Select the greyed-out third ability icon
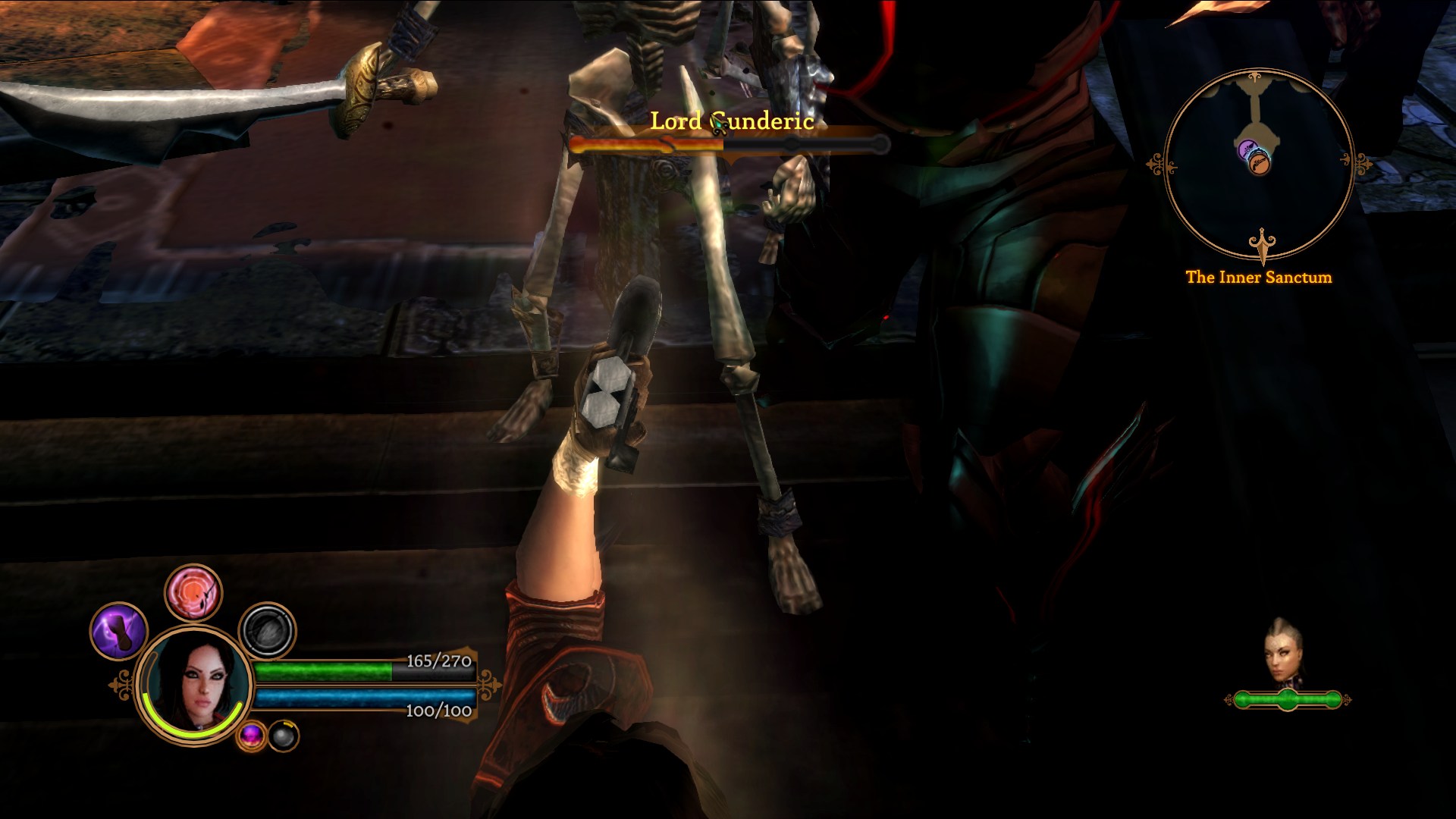This screenshot has width=1456, height=819. pyautogui.click(x=267, y=631)
